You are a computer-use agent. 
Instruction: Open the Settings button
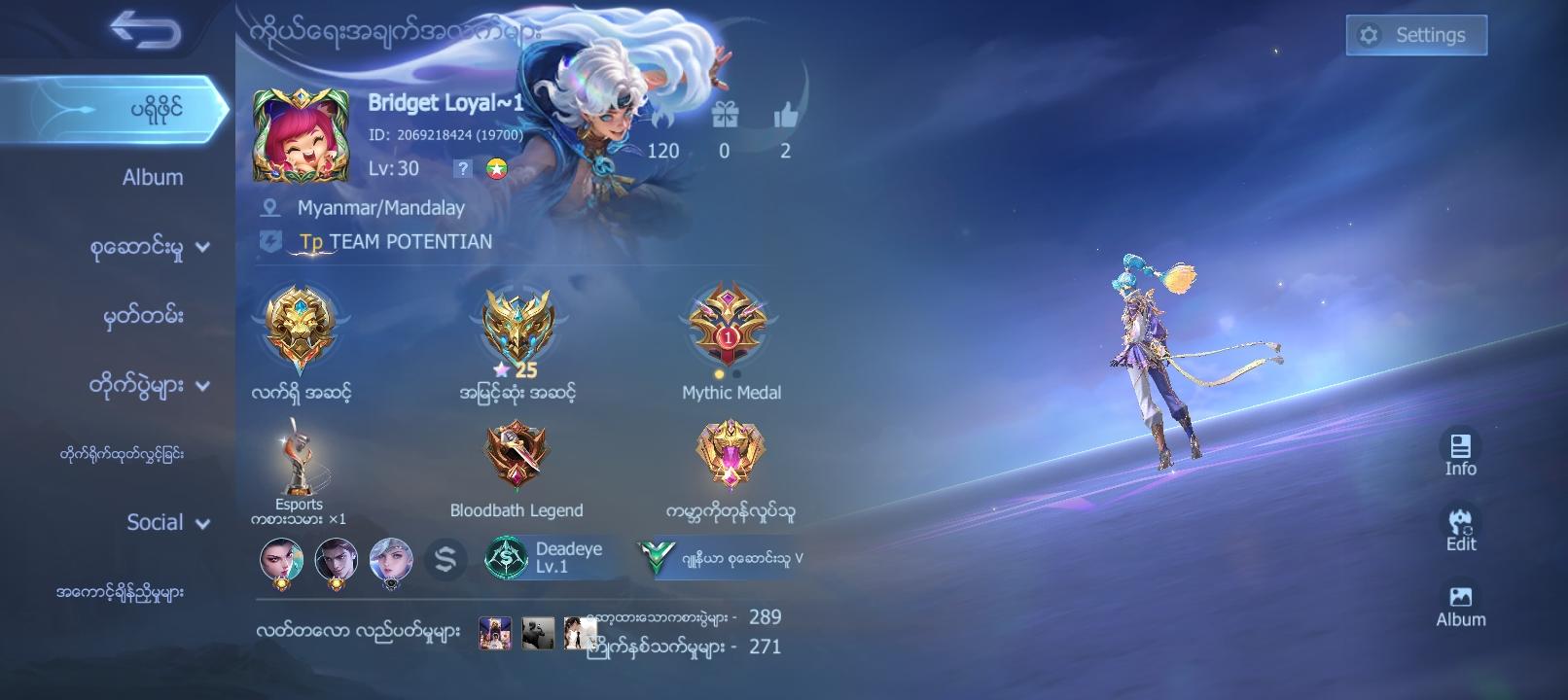[x=1416, y=35]
